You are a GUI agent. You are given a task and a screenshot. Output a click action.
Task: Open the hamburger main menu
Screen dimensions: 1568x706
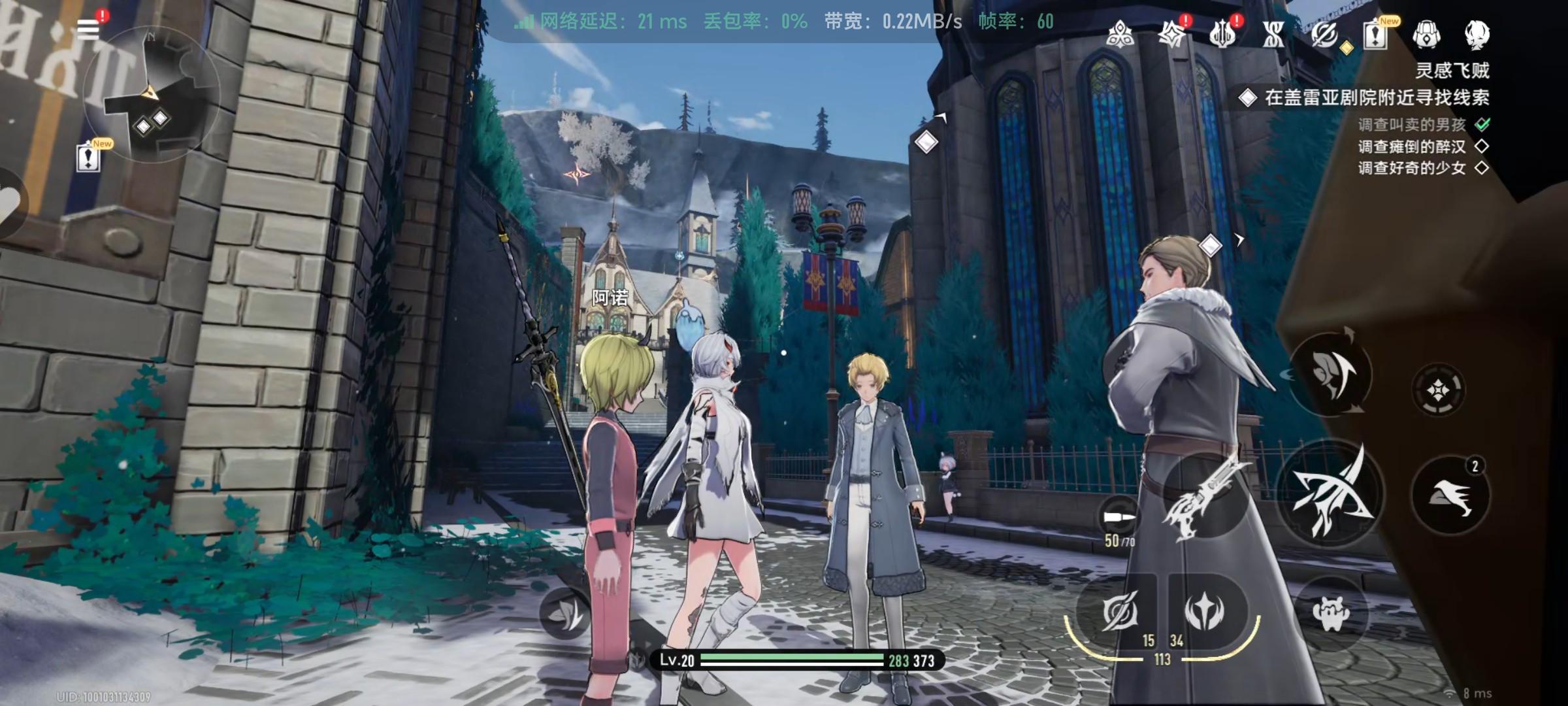pyautogui.click(x=88, y=29)
